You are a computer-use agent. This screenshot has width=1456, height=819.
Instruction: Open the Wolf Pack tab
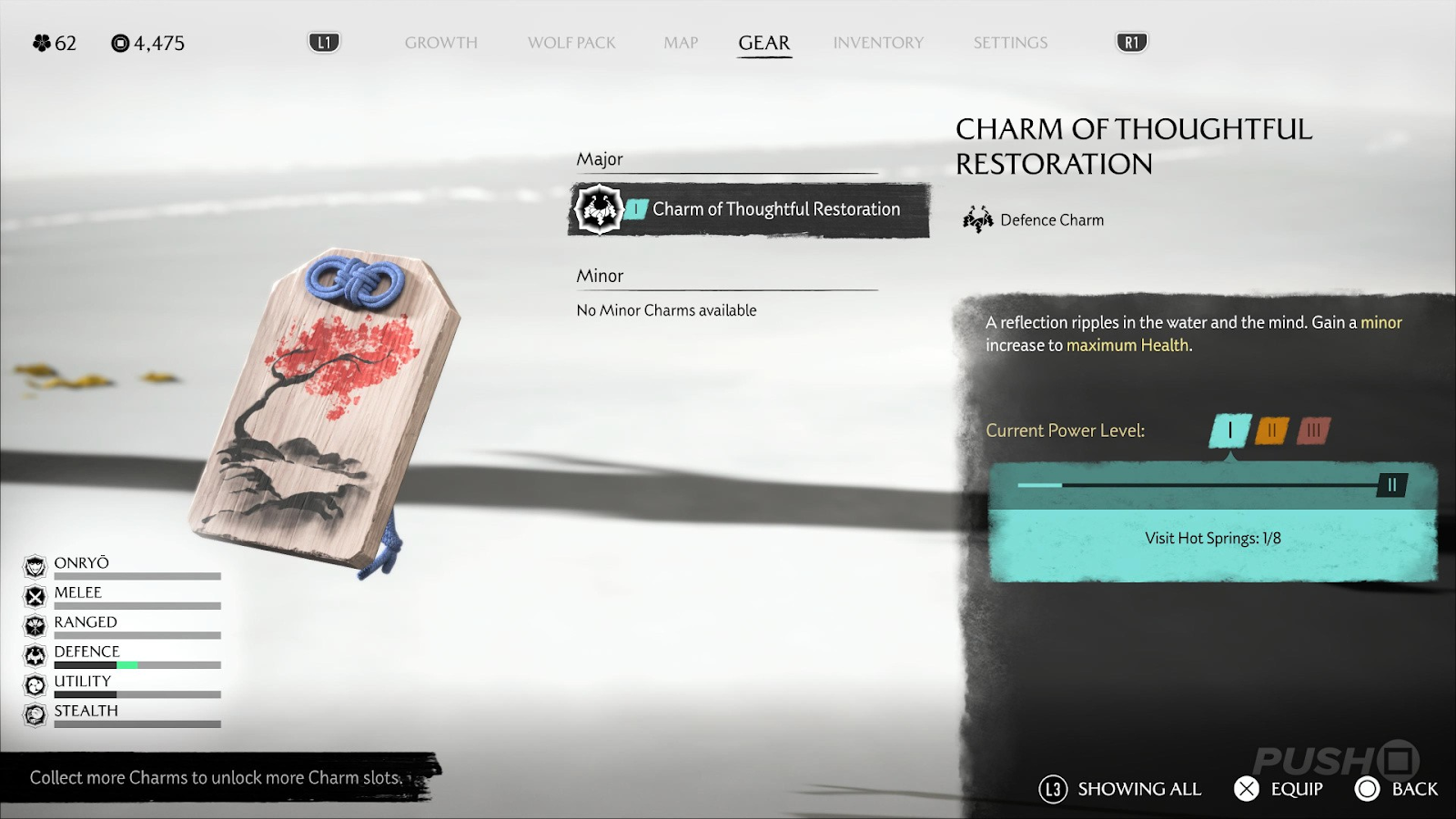(x=571, y=43)
